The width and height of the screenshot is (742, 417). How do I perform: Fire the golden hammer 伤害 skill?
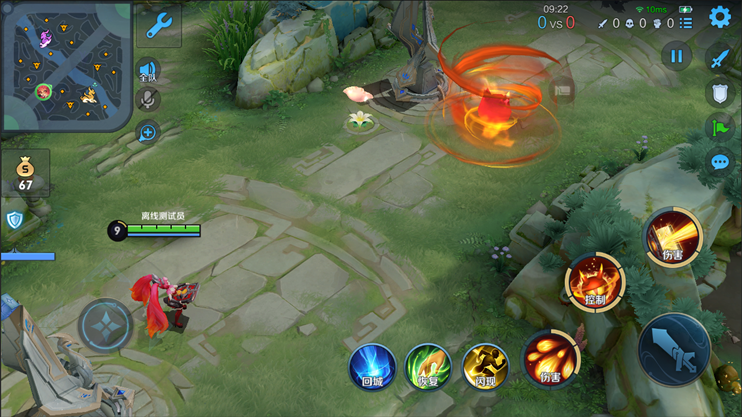[672, 237]
